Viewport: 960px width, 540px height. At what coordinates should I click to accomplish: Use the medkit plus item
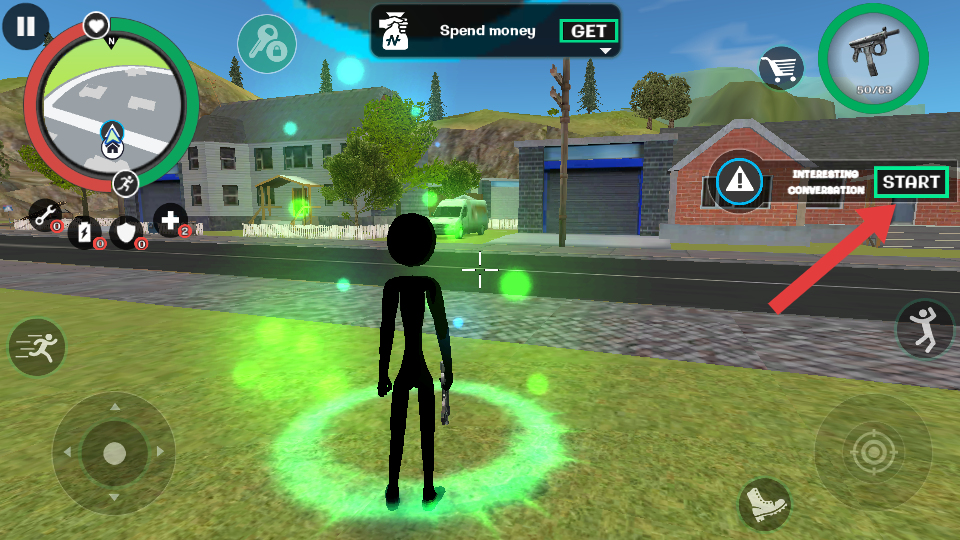click(x=170, y=219)
